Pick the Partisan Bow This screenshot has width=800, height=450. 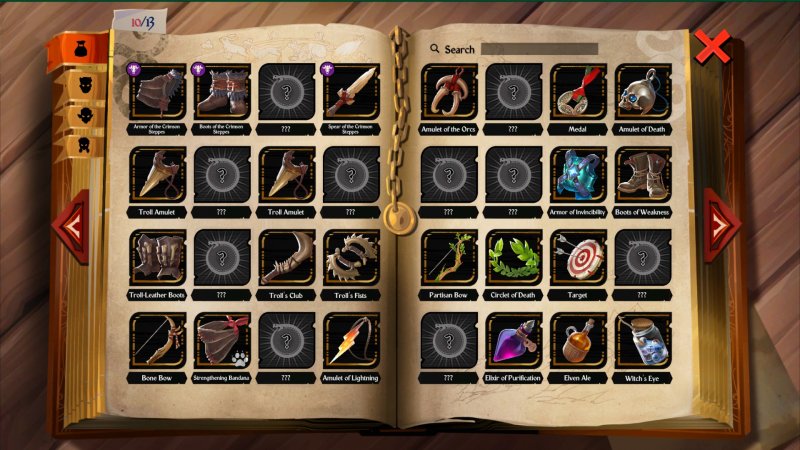tap(449, 258)
